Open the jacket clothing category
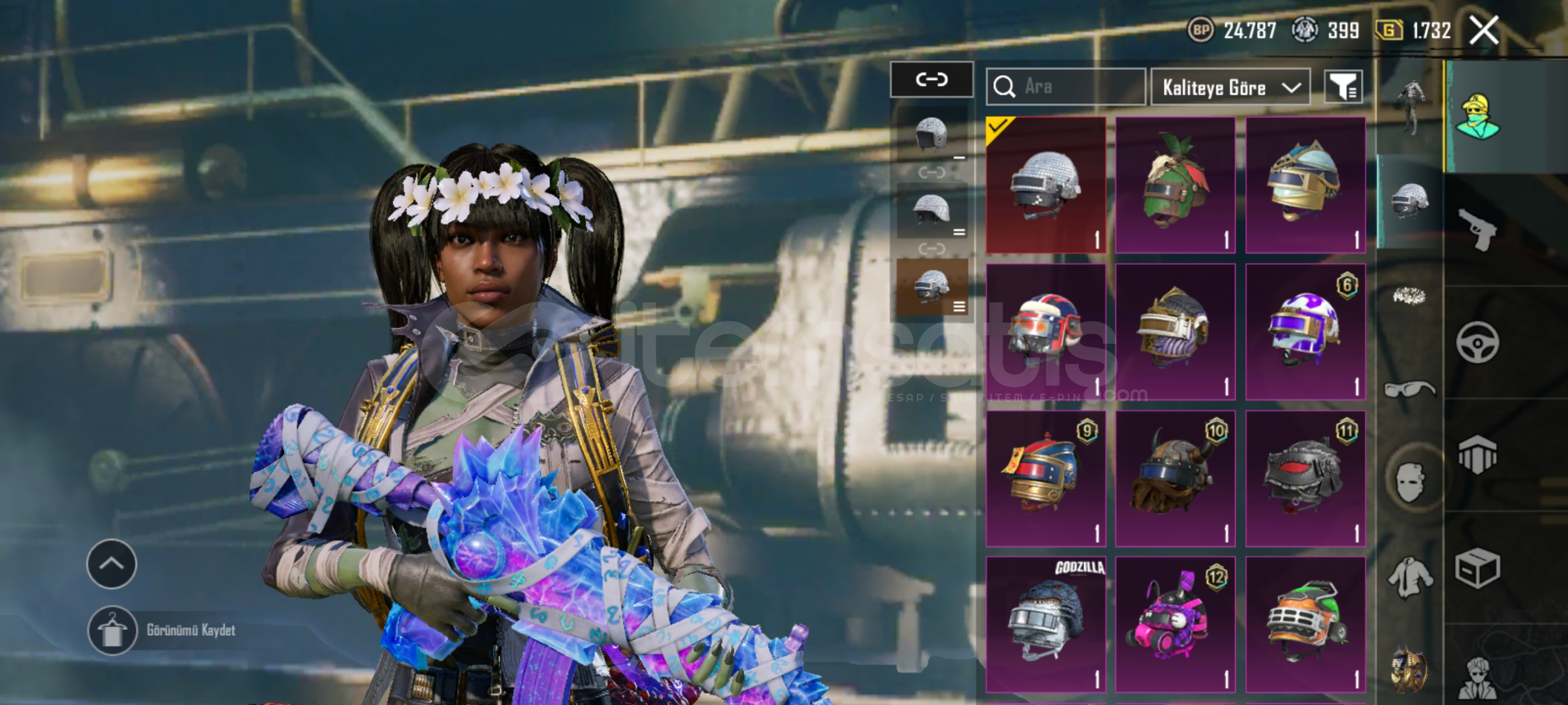1568x705 pixels. click(1409, 577)
